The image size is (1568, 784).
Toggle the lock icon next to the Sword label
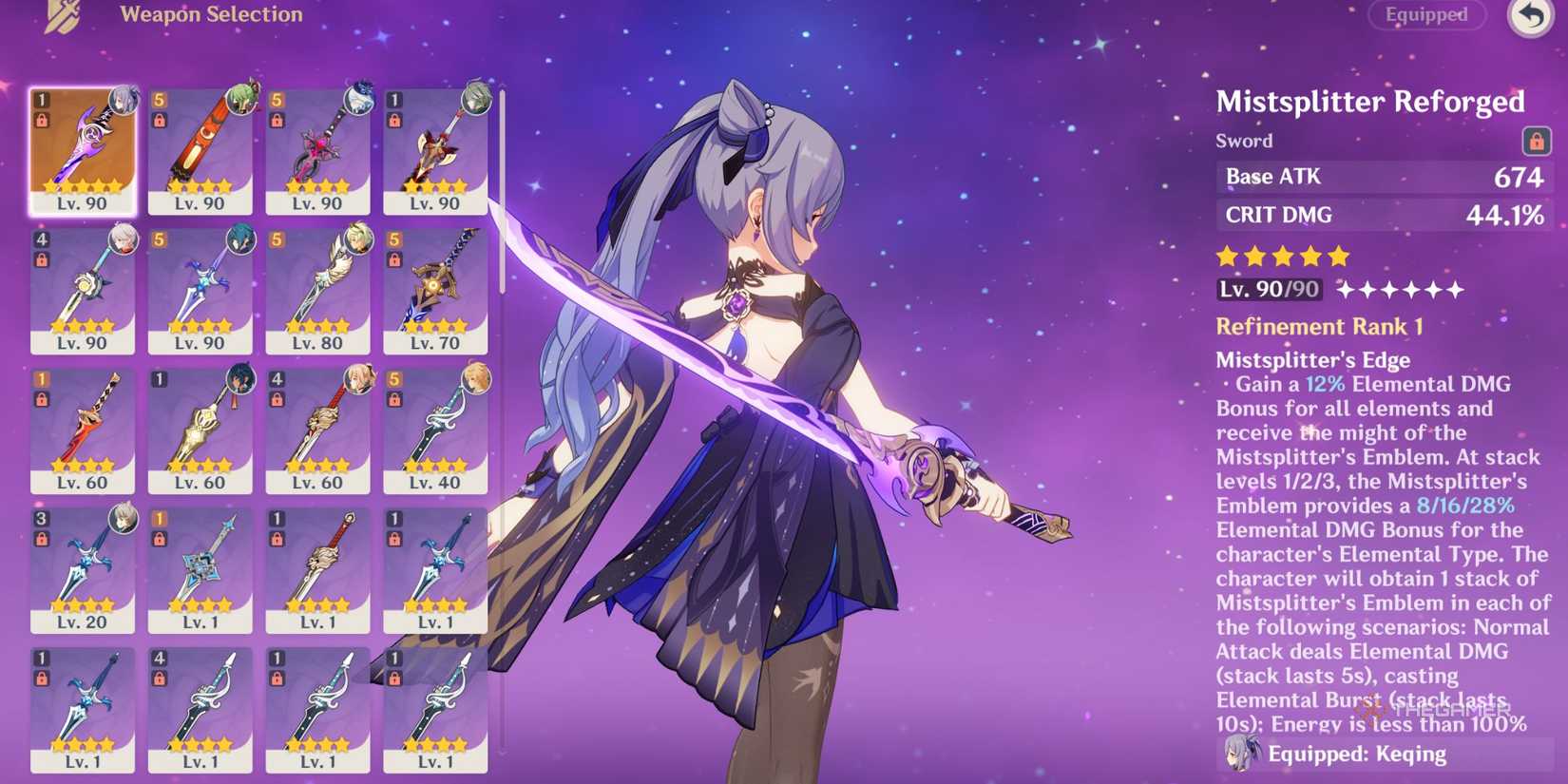click(1535, 140)
